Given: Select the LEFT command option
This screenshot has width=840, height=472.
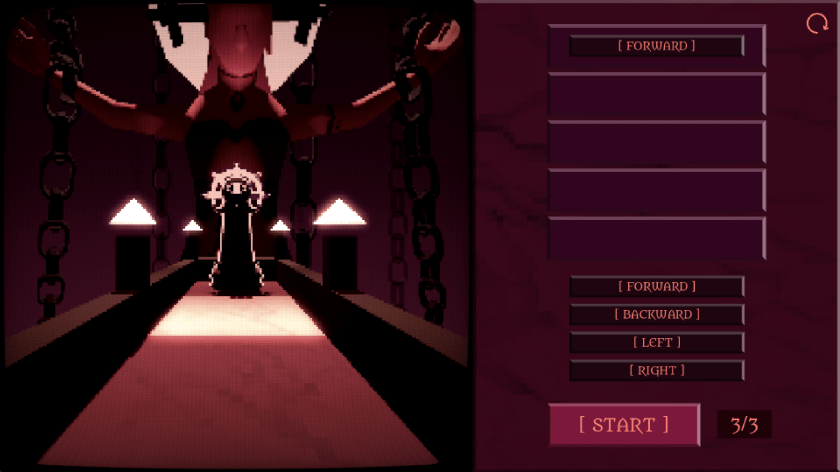Looking at the screenshot, I should pos(657,343).
